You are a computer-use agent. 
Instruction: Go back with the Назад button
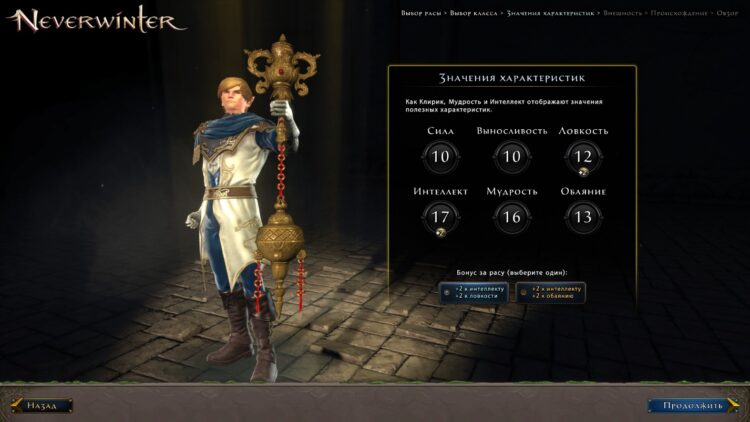click(42, 405)
